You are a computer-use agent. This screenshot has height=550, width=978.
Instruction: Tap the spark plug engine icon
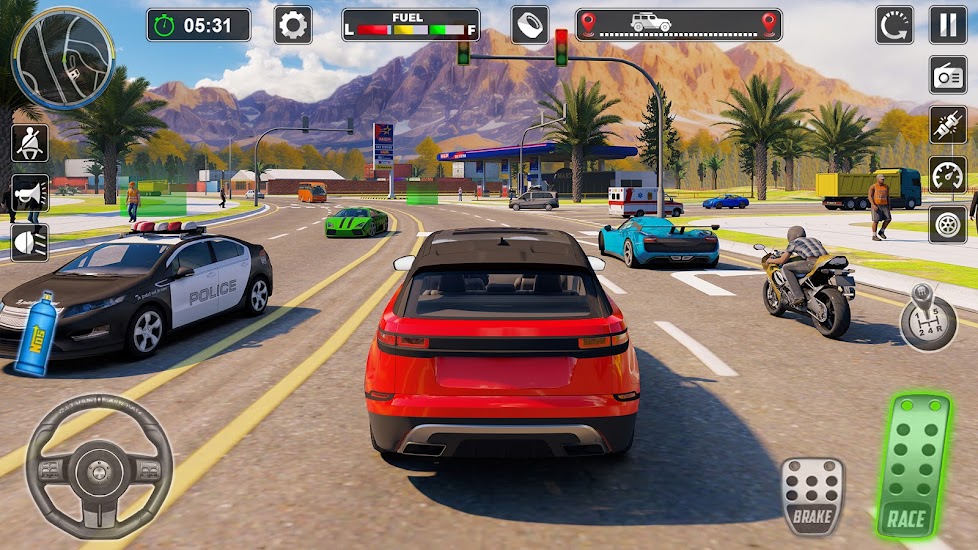click(947, 125)
